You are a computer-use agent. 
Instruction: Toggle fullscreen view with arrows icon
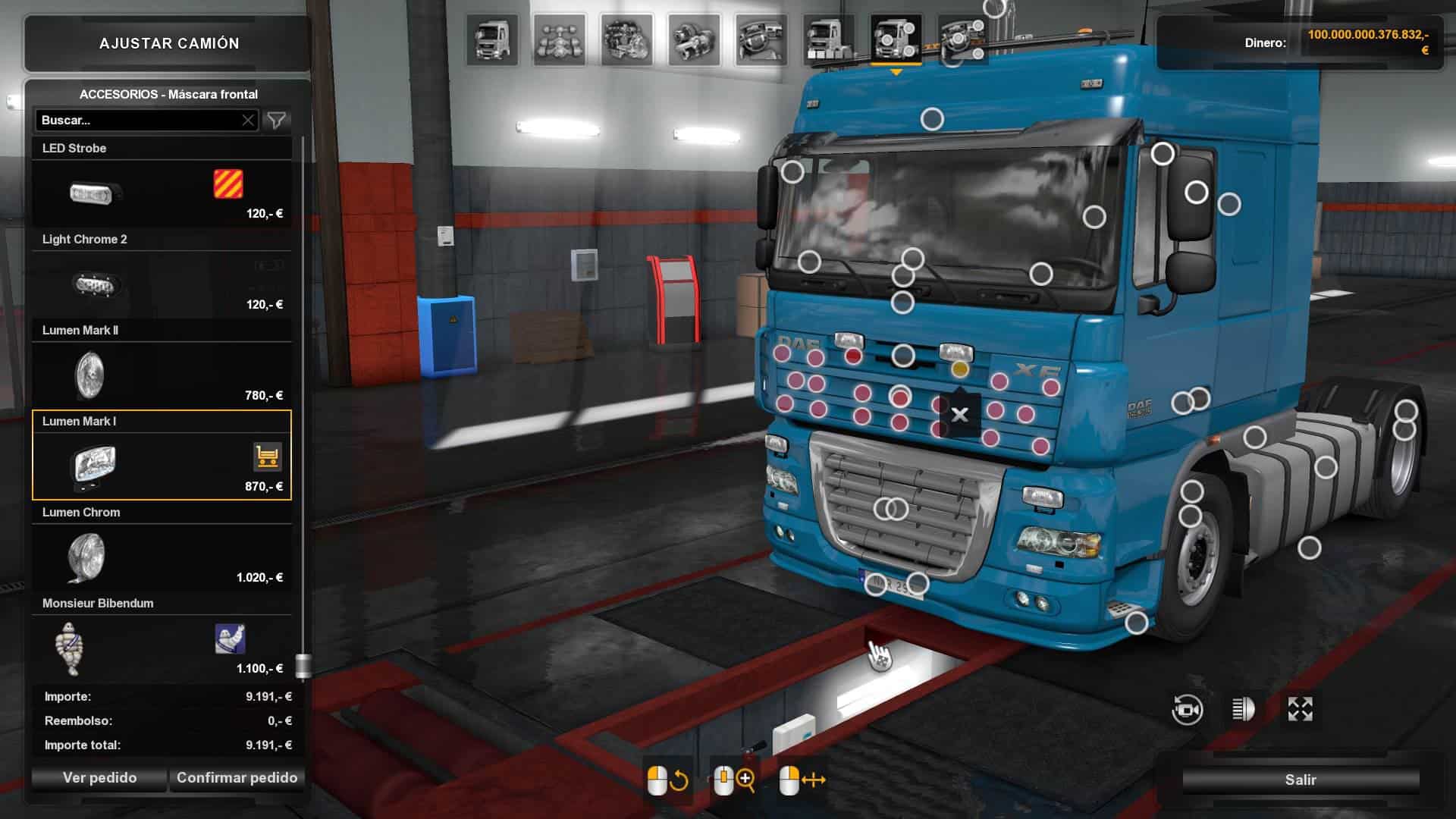tap(1300, 710)
